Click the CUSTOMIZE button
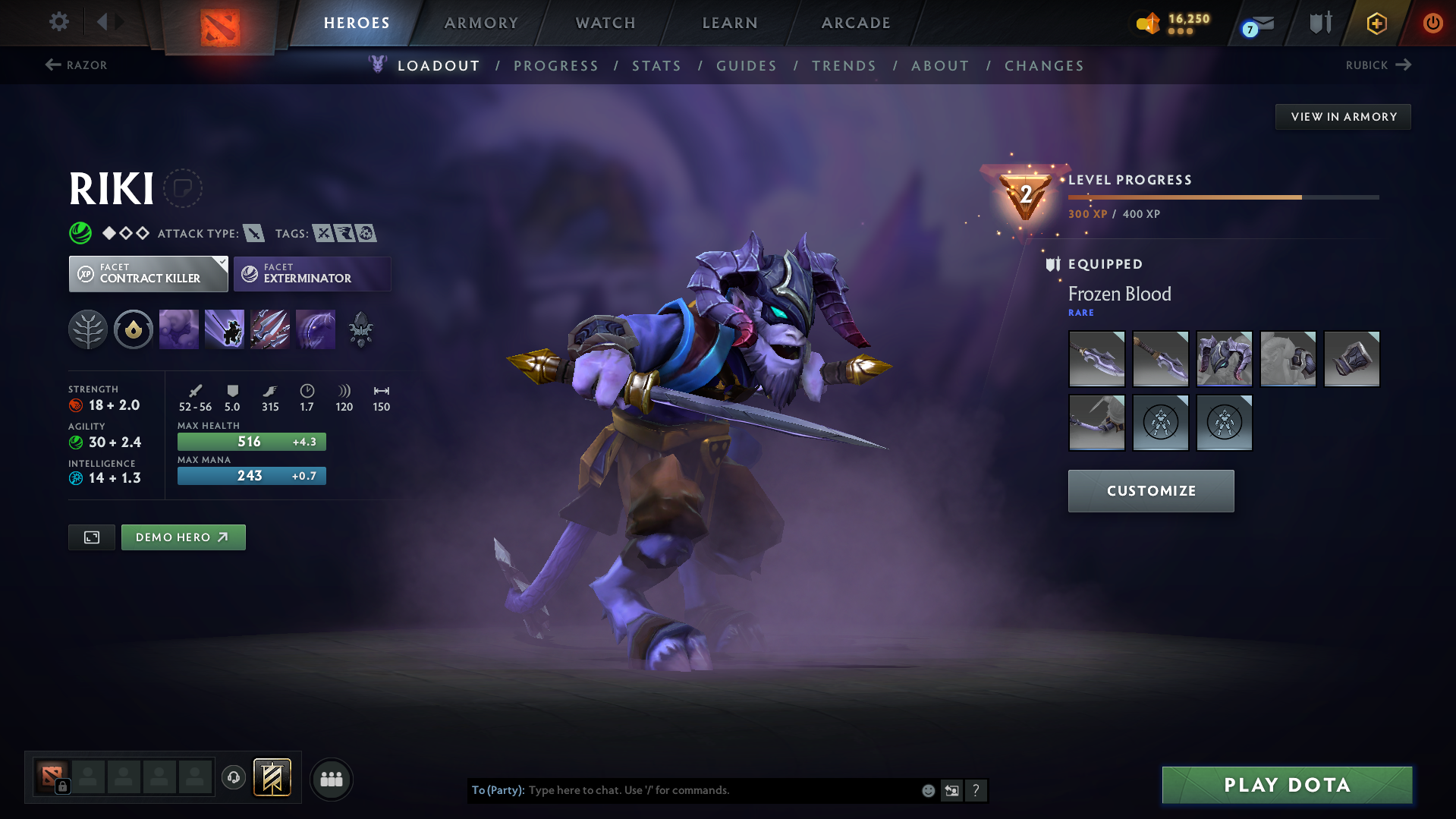The image size is (1456, 819). coord(1150,490)
